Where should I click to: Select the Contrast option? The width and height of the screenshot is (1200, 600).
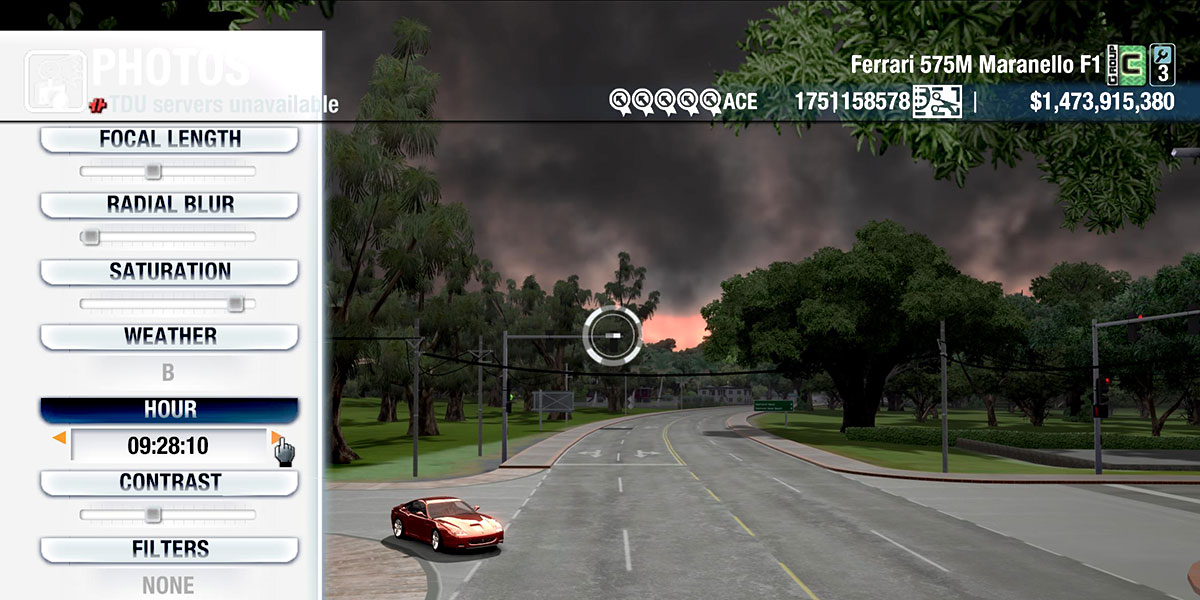pyautogui.click(x=169, y=482)
